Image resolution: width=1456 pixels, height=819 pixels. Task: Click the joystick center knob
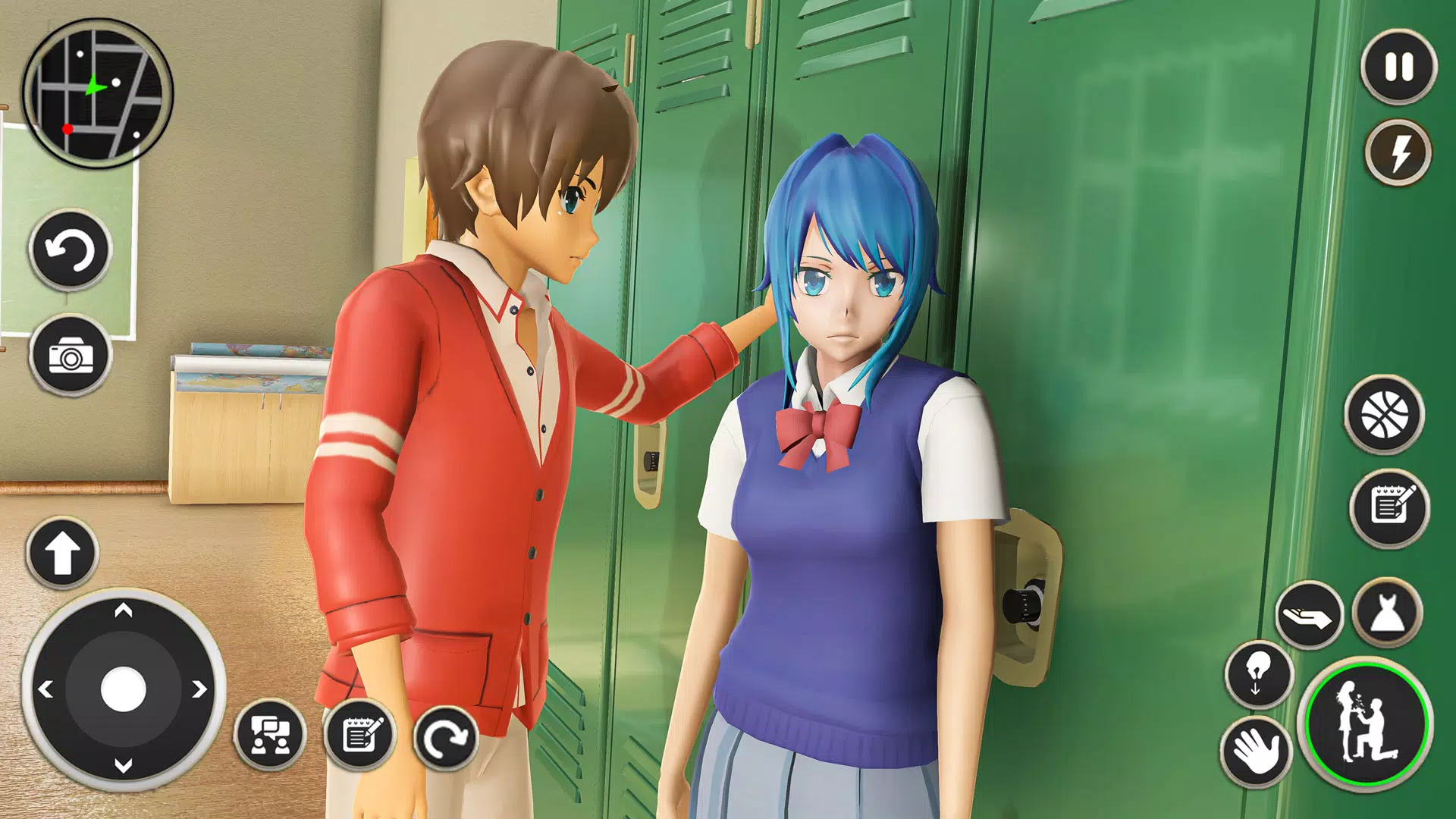(x=123, y=689)
